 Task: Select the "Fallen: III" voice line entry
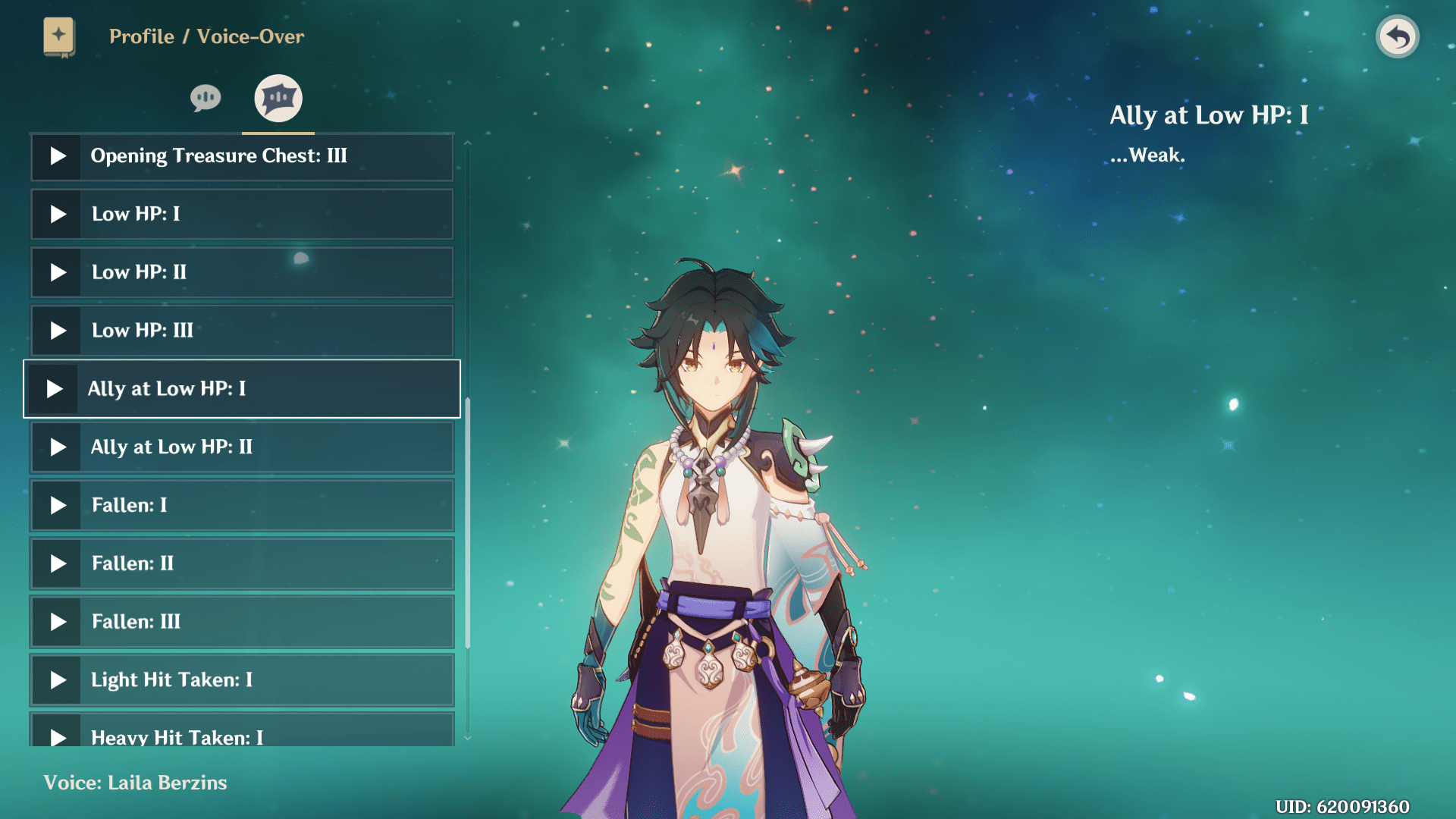coord(241,622)
